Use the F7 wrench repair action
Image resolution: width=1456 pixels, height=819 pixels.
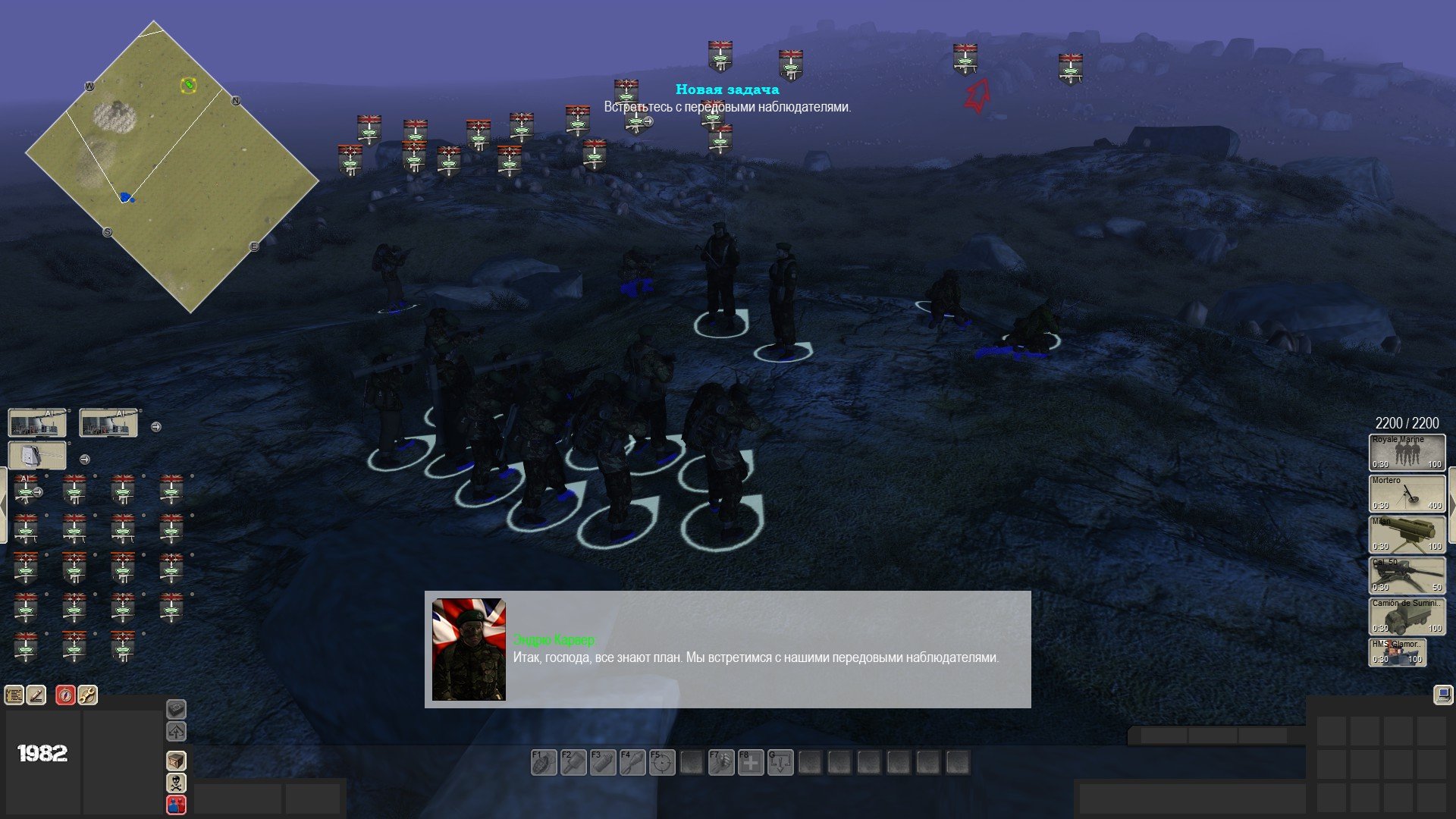(x=721, y=763)
